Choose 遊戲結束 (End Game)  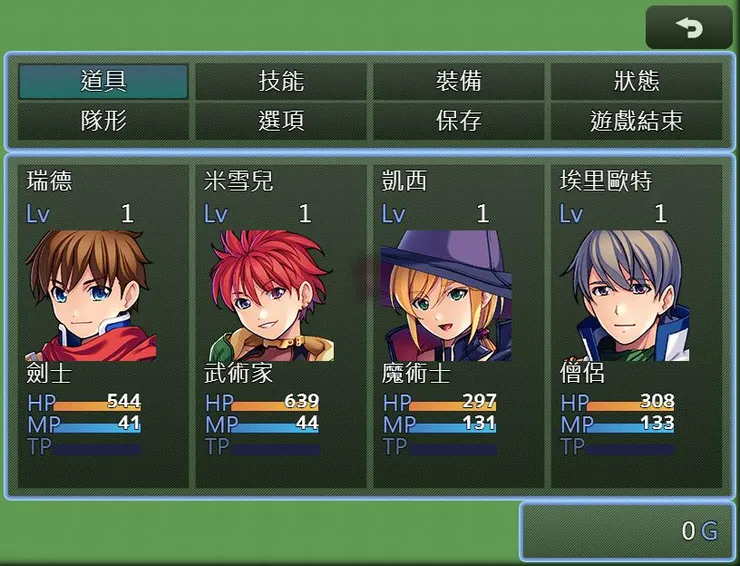pyautogui.click(x=636, y=122)
